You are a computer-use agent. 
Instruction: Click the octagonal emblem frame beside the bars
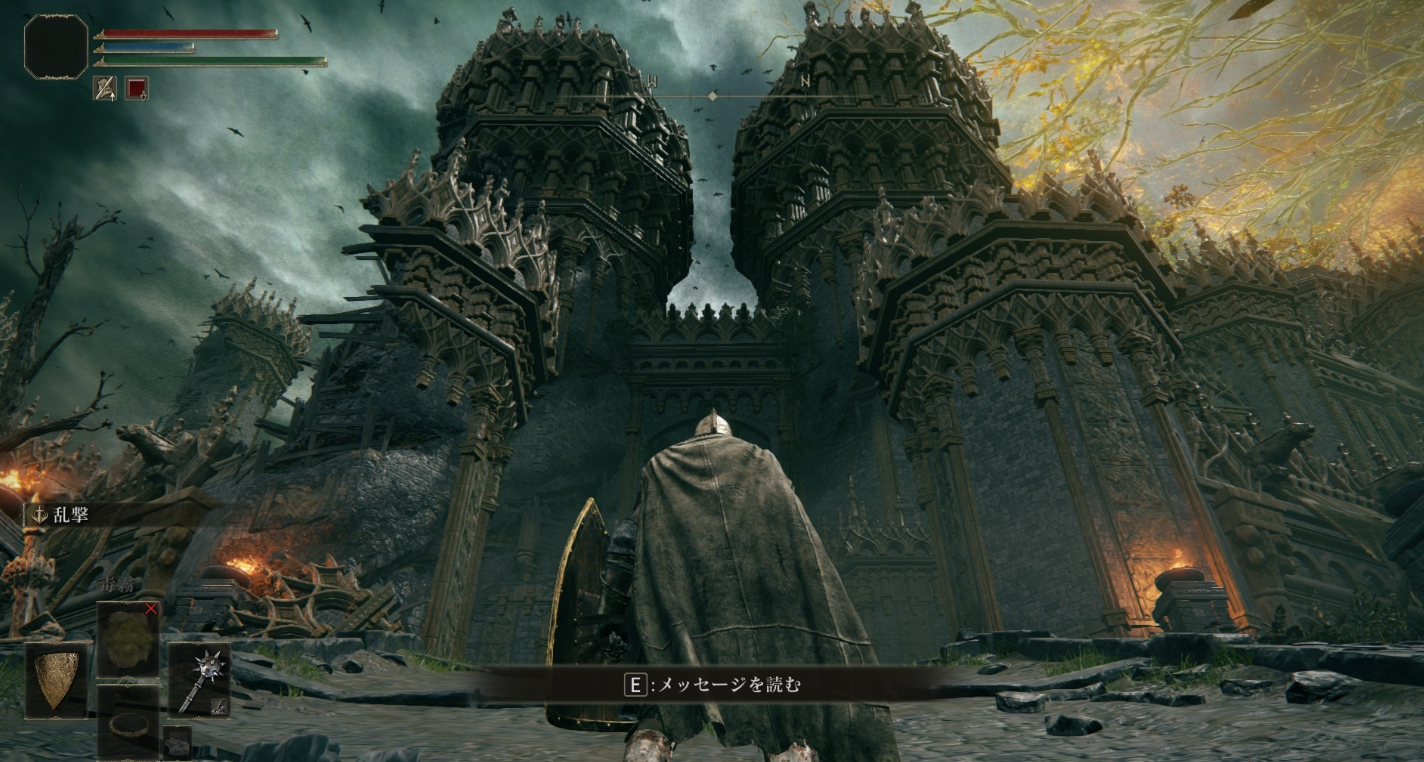(56, 47)
